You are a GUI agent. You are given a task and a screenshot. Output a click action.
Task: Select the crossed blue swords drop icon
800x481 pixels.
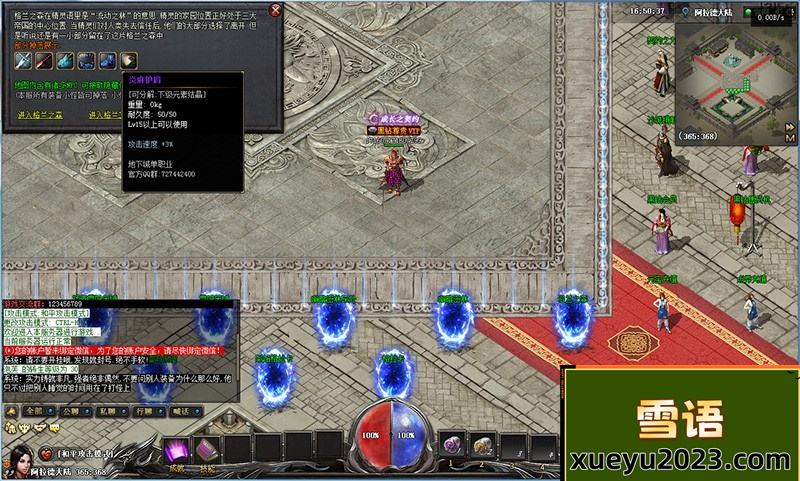click(x=22, y=60)
